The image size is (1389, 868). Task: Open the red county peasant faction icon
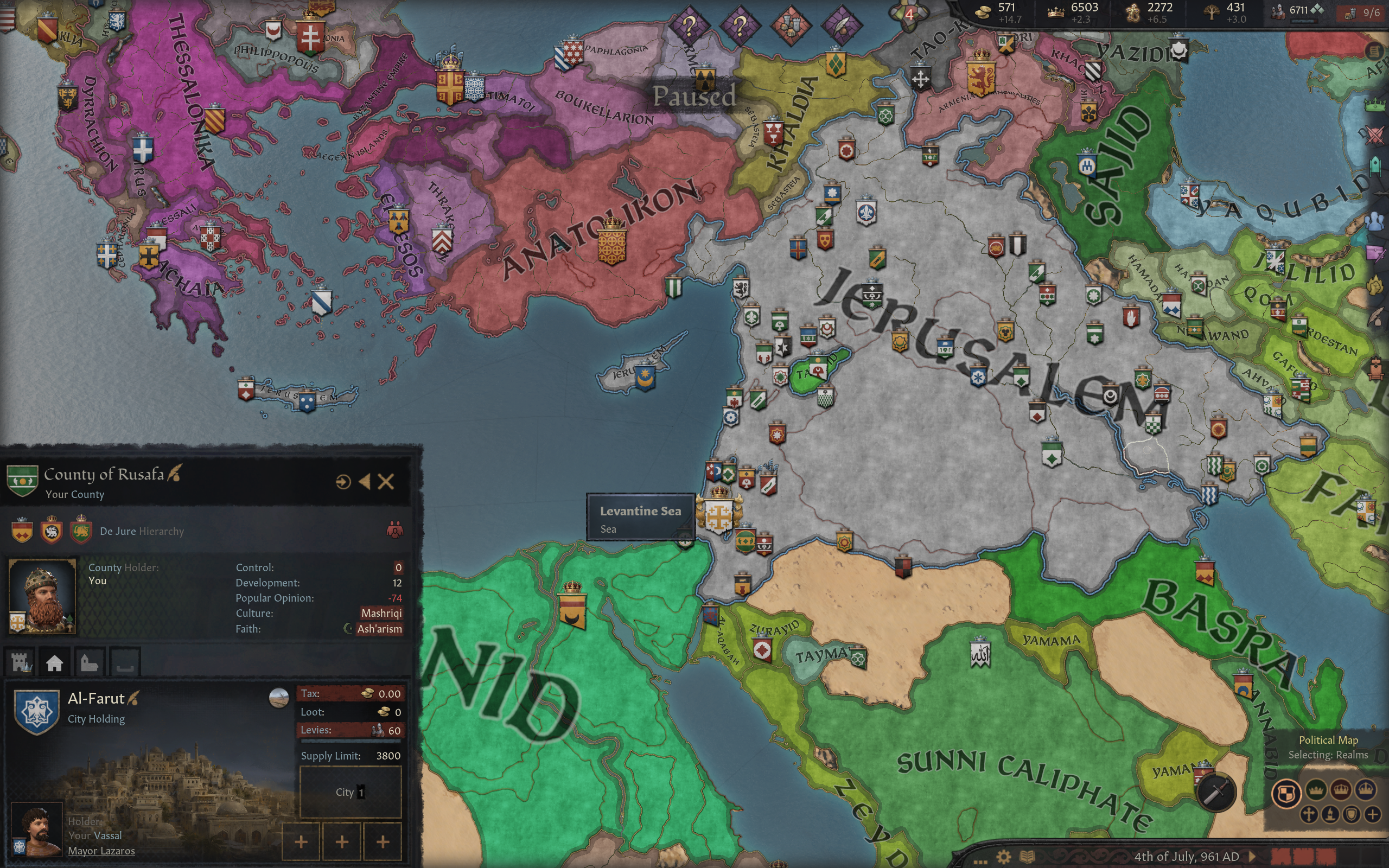394,529
